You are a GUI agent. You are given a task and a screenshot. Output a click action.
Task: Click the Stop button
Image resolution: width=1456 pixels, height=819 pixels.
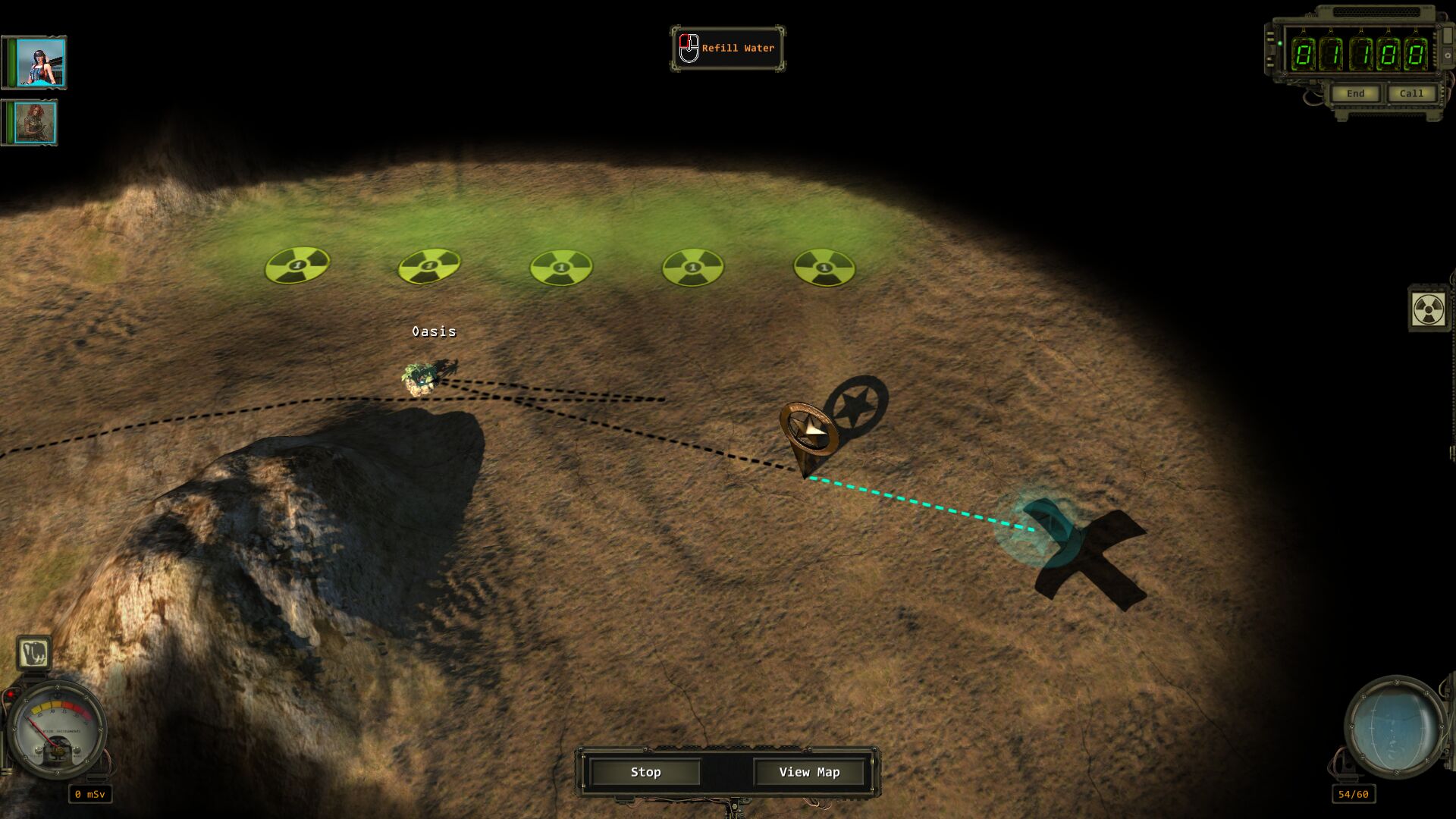[x=645, y=772]
